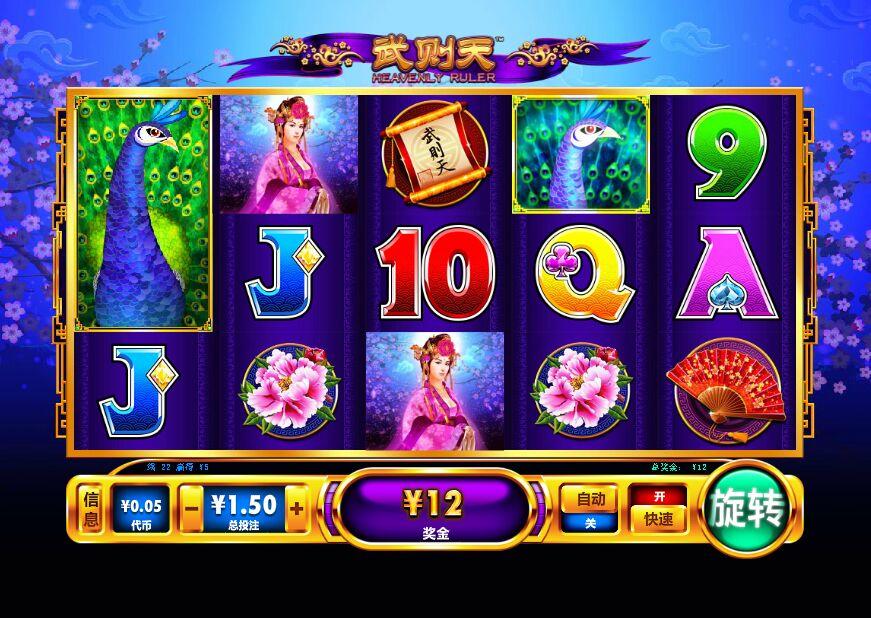Change the ¥0.05 代币 coin value
871x618 pixels.
click(139, 509)
